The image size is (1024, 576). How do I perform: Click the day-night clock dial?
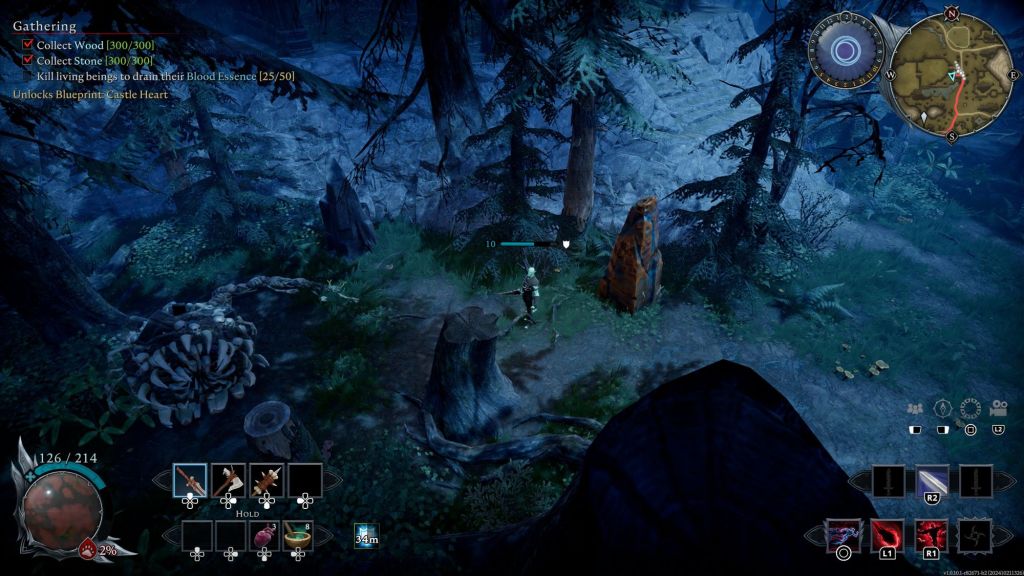843,50
